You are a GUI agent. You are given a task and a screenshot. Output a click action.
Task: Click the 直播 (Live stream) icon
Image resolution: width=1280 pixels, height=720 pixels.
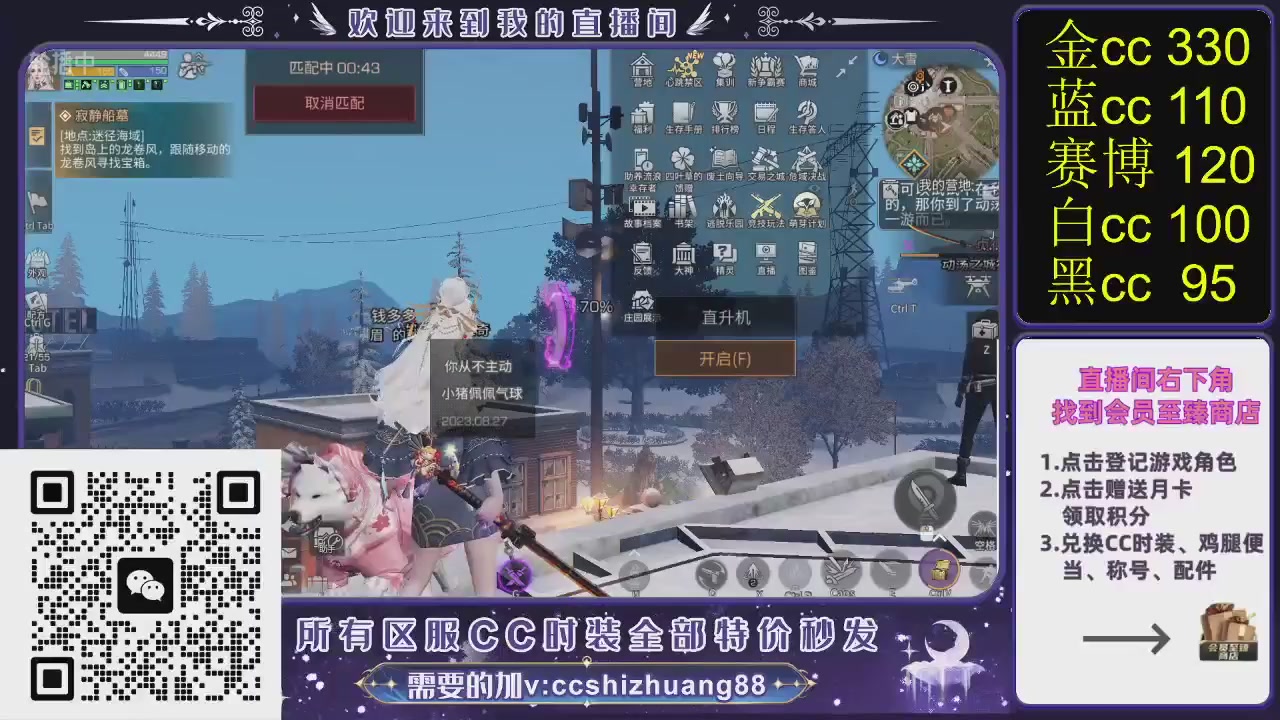(765, 252)
